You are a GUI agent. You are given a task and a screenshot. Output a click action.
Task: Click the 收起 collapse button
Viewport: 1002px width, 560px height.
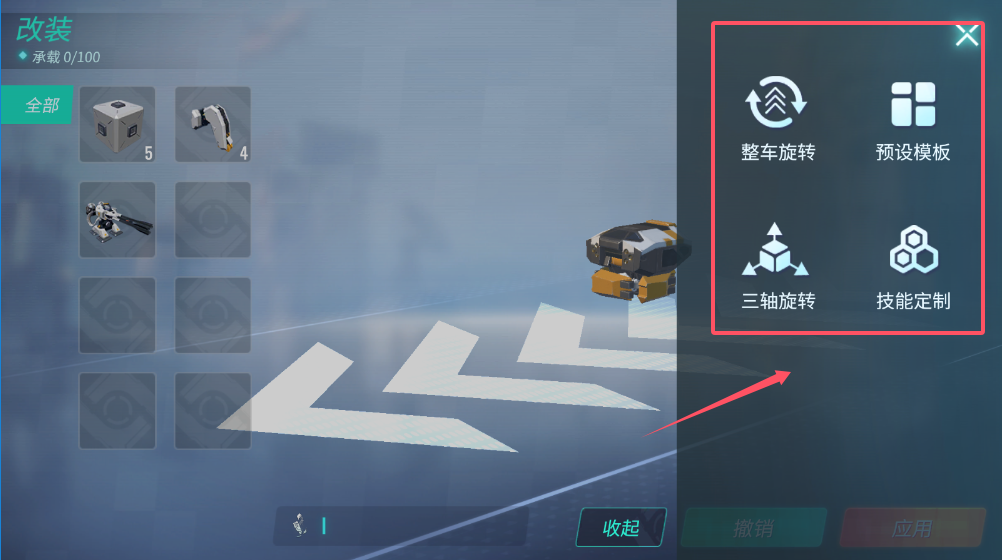point(621,527)
